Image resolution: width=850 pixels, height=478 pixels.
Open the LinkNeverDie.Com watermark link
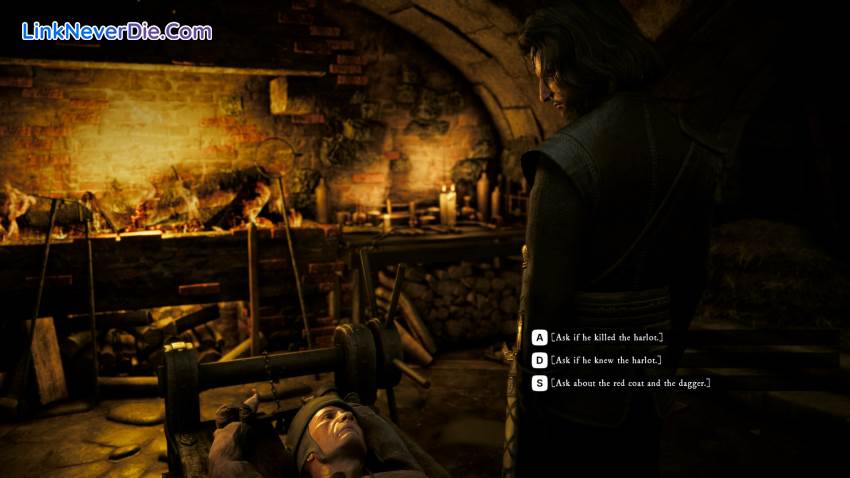pos(117,31)
